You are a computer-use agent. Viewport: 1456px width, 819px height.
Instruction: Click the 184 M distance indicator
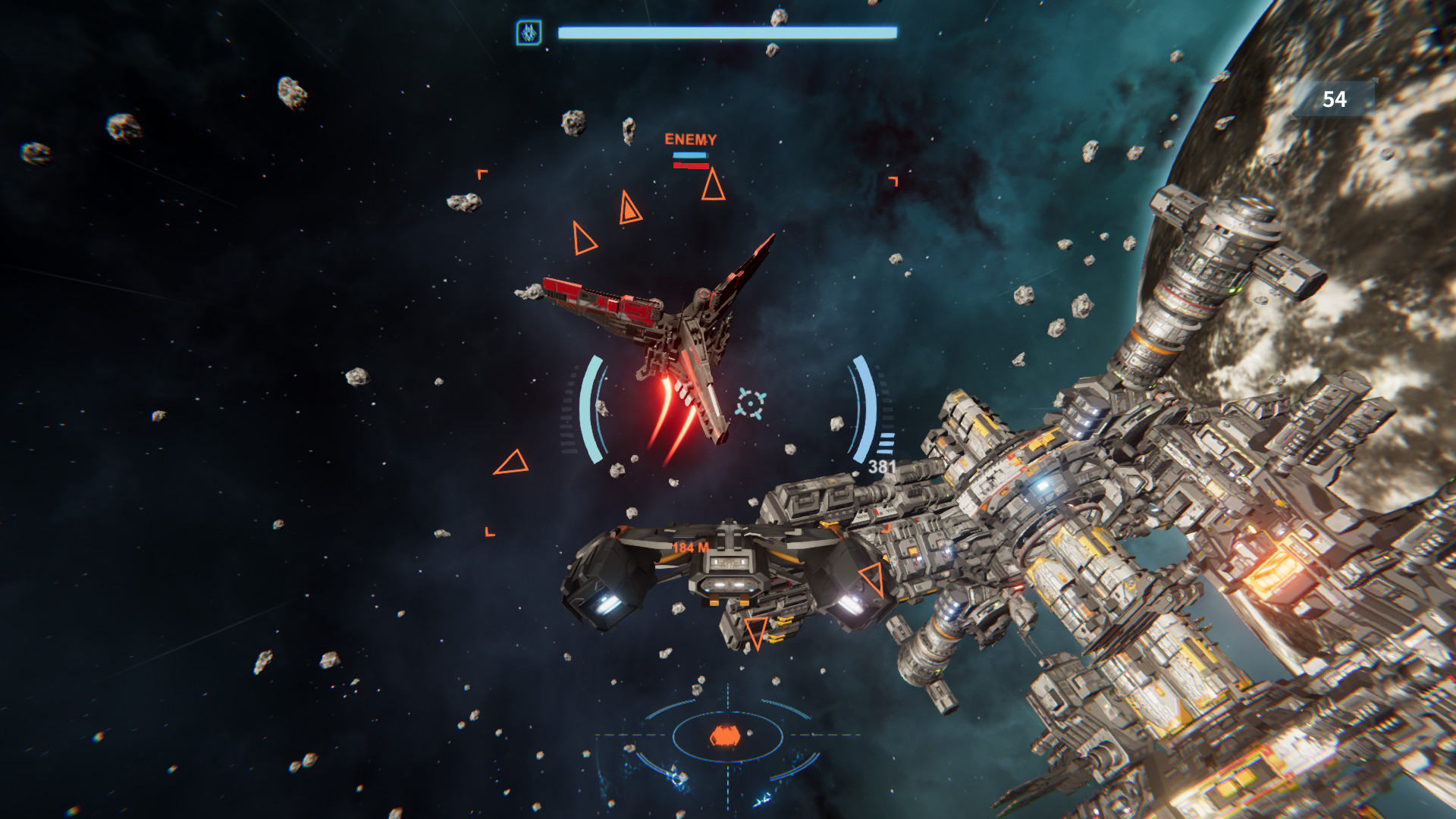(x=690, y=548)
